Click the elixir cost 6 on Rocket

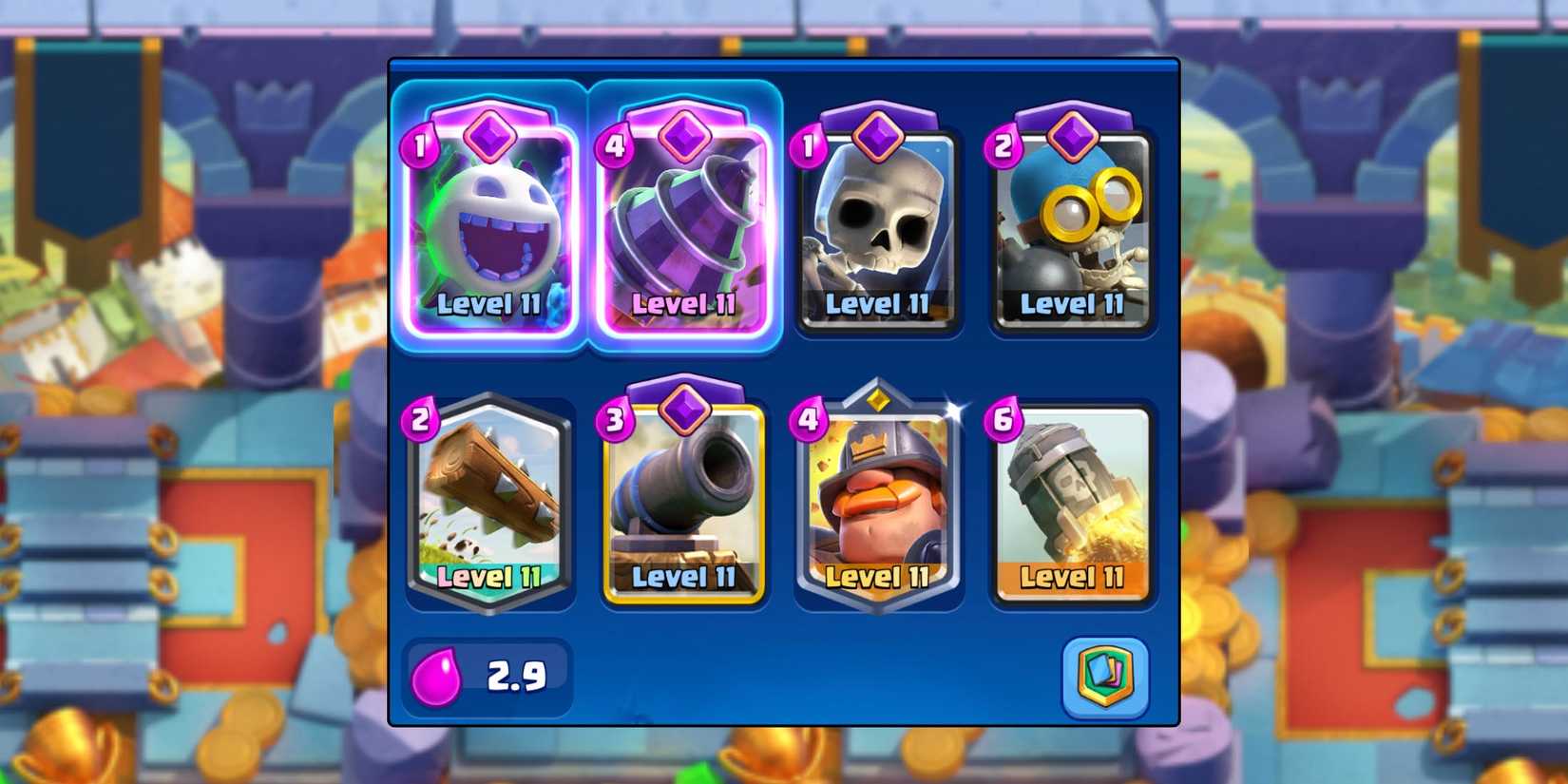pyautogui.click(x=1001, y=421)
